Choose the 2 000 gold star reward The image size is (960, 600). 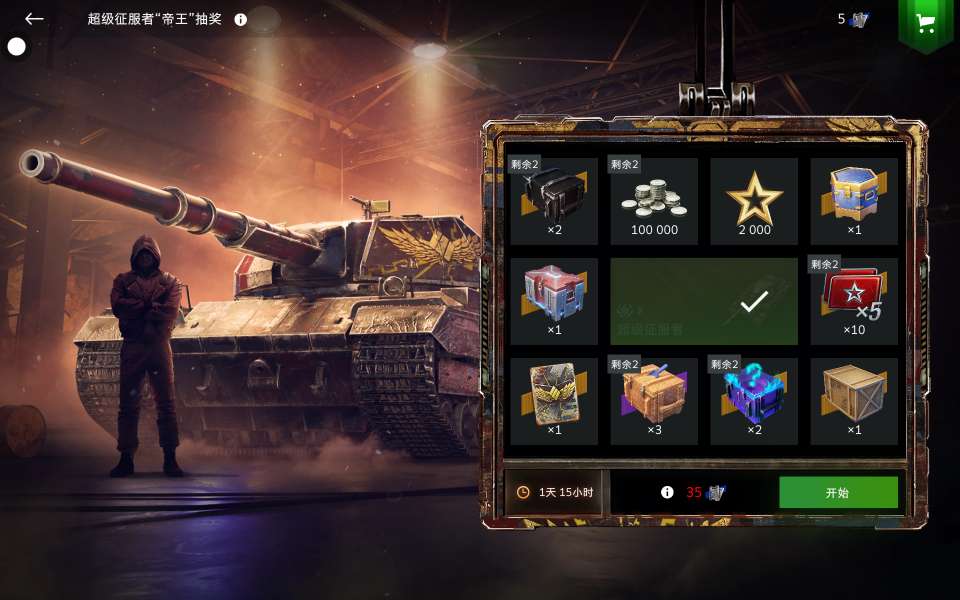pos(754,201)
